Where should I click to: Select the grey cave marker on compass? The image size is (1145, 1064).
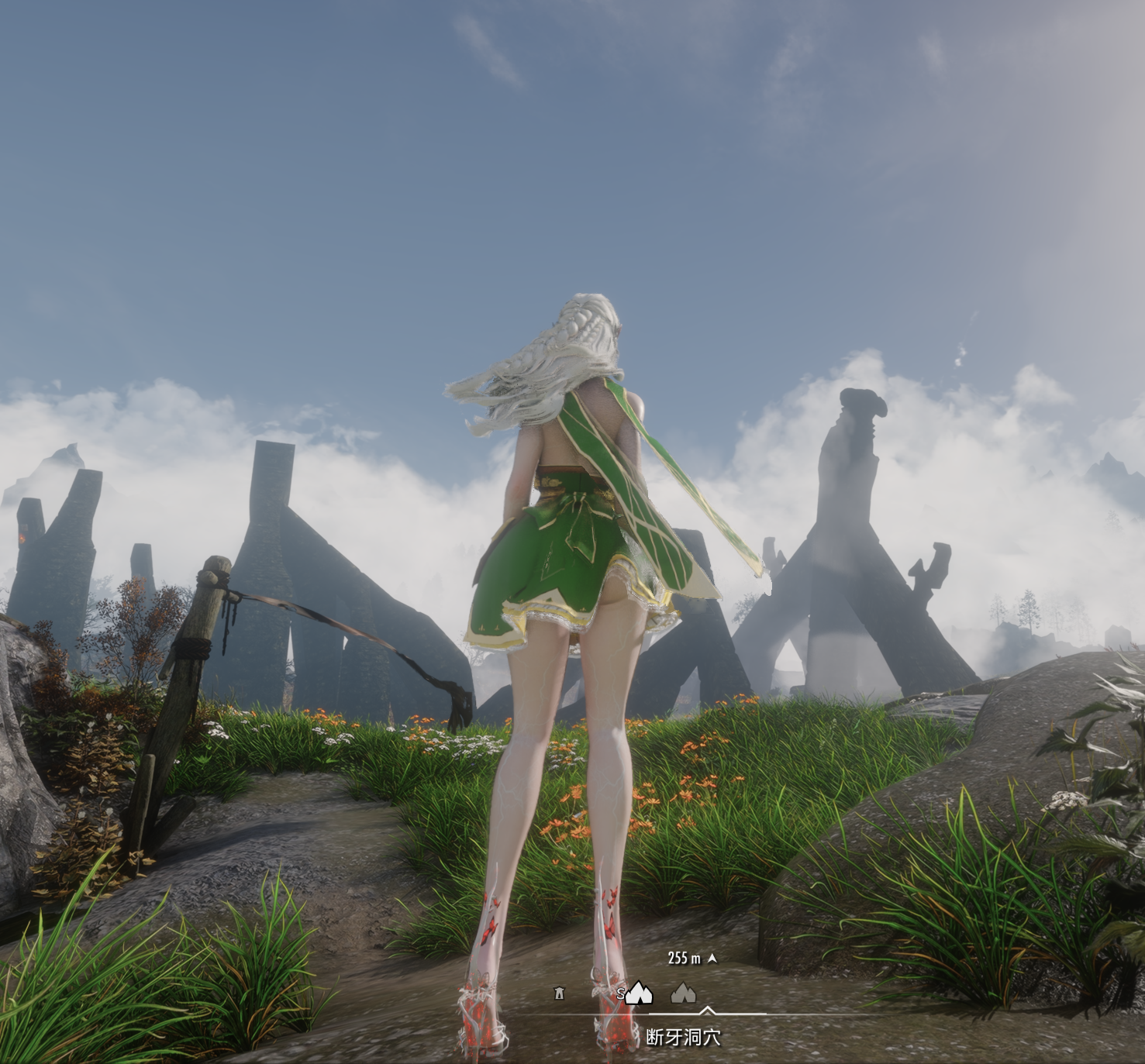click(682, 993)
